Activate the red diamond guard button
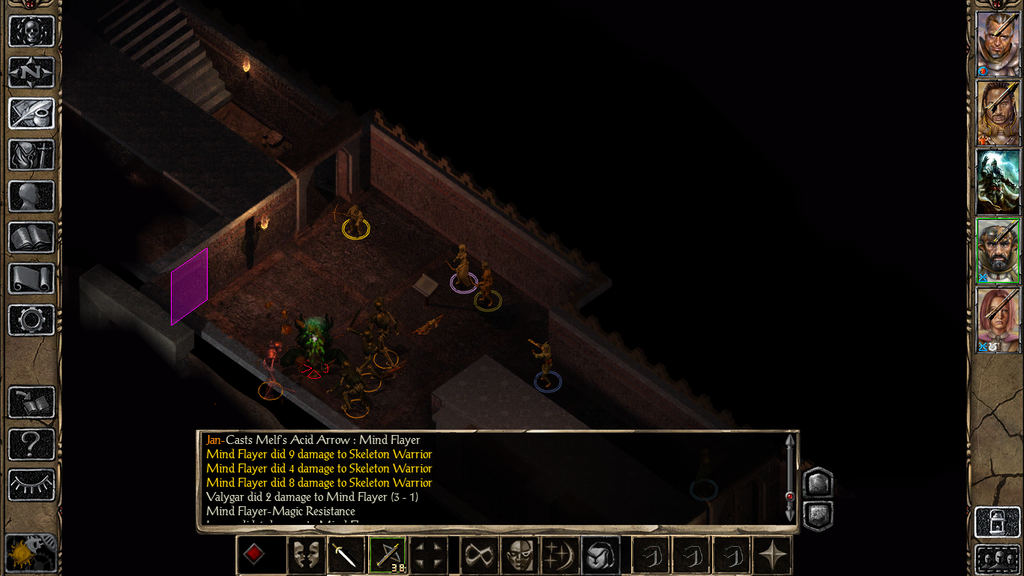 click(x=256, y=555)
